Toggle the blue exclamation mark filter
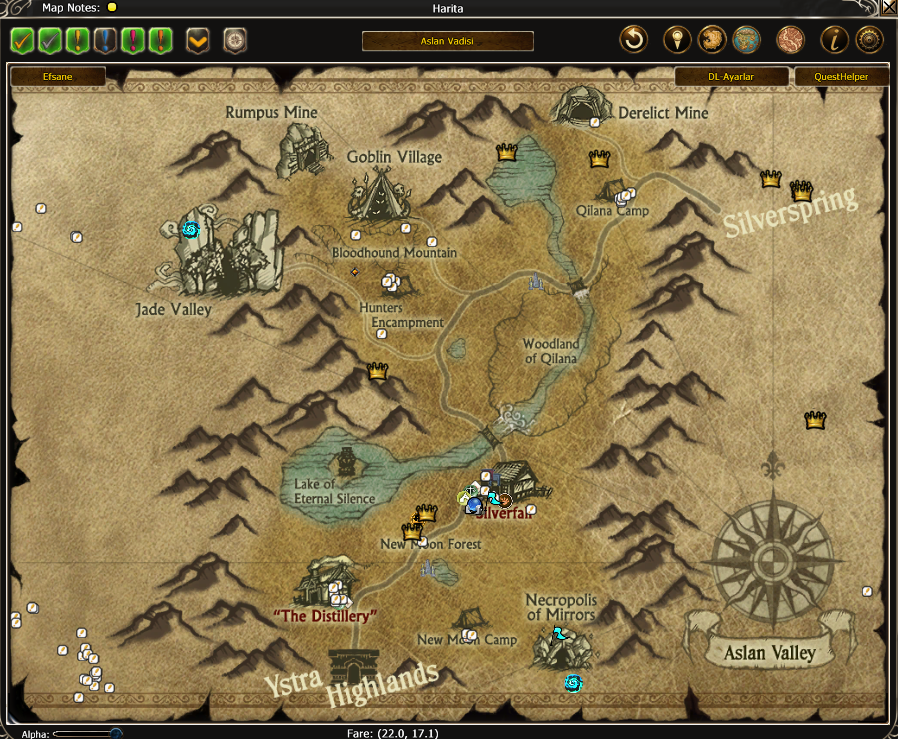 tap(106, 41)
